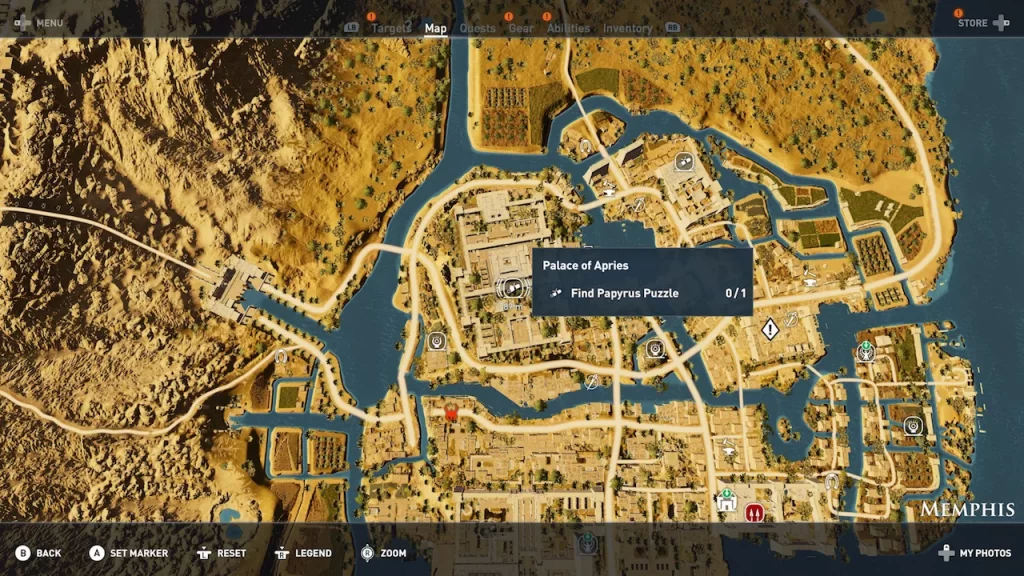Viewport: 1024px width, 576px height.
Task: Switch to the Targets tab
Action: [x=391, y=29]
